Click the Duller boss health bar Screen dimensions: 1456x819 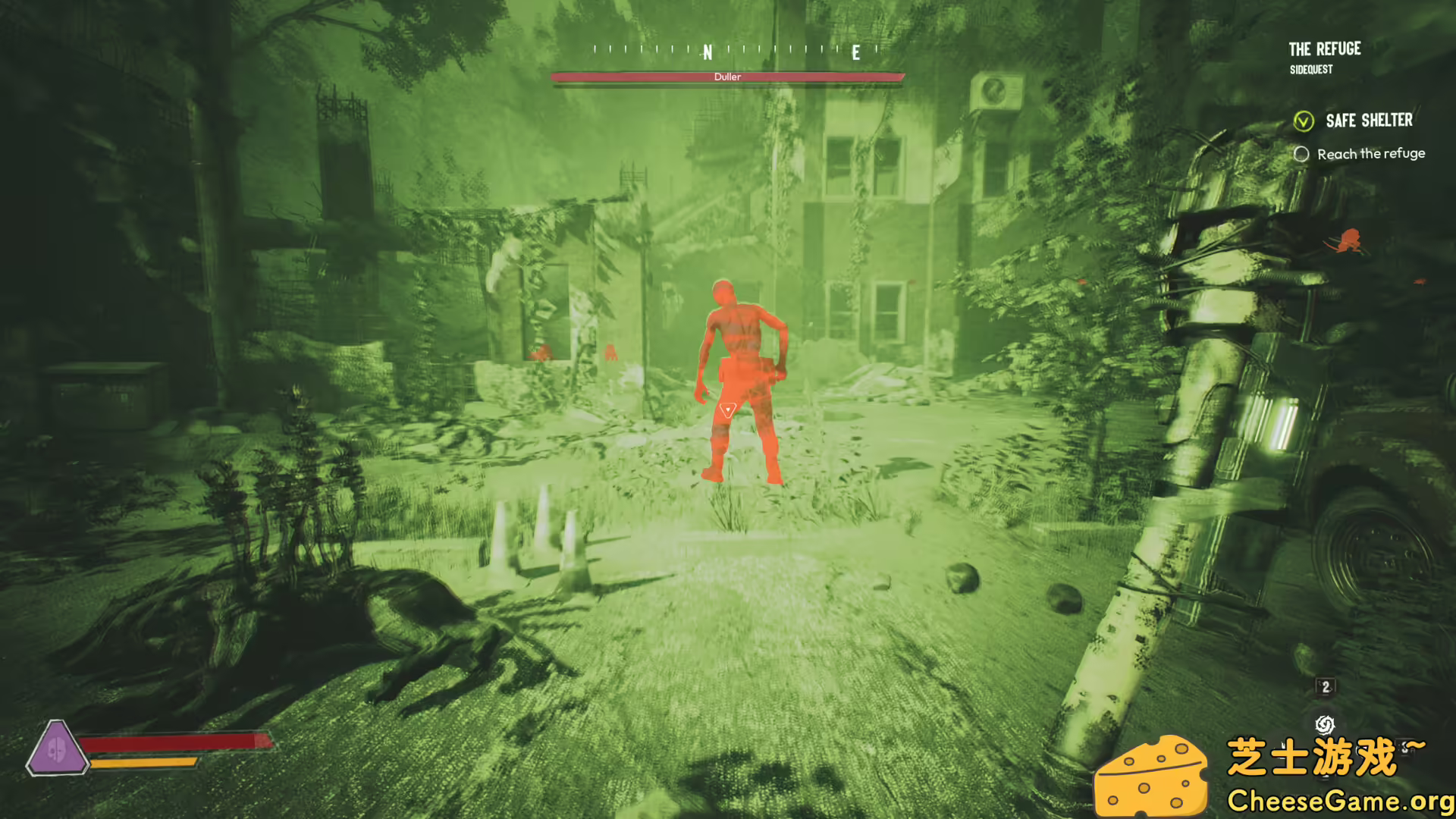(728, 77)
